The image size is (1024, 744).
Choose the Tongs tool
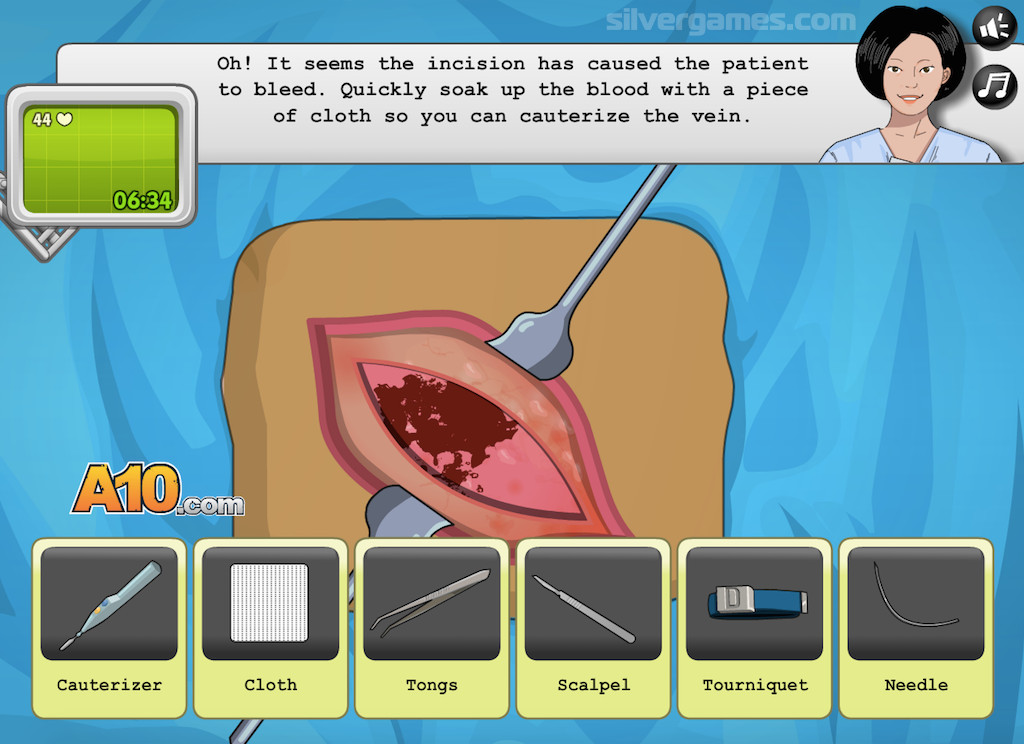[x=431, y=604]
